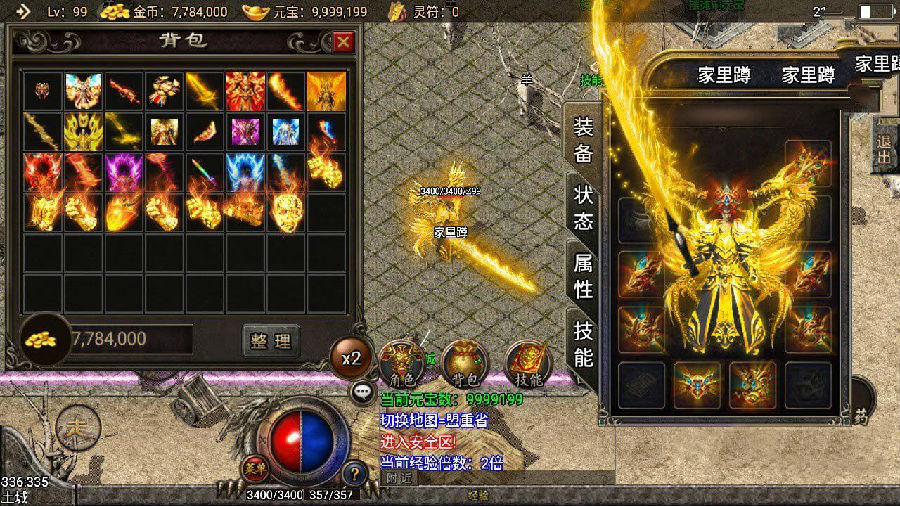This screenshot has height=506, width=900.
Task: Open the 菜单 menu button beside the orb
Action: [x=254, y=465]
